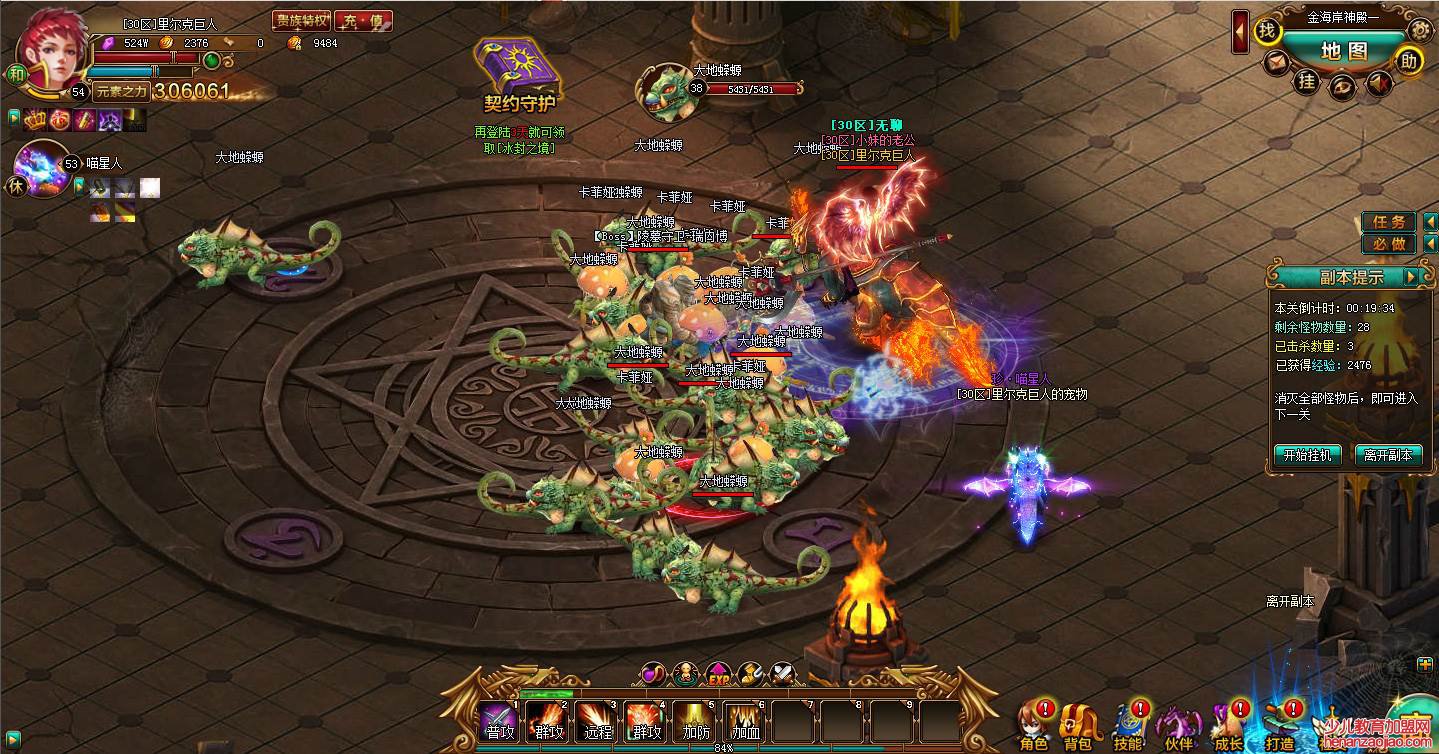This screenshot has height=754, width=1439.
Task: Cast the 加防 defense buff skill
Action: (x=692, y=722)
